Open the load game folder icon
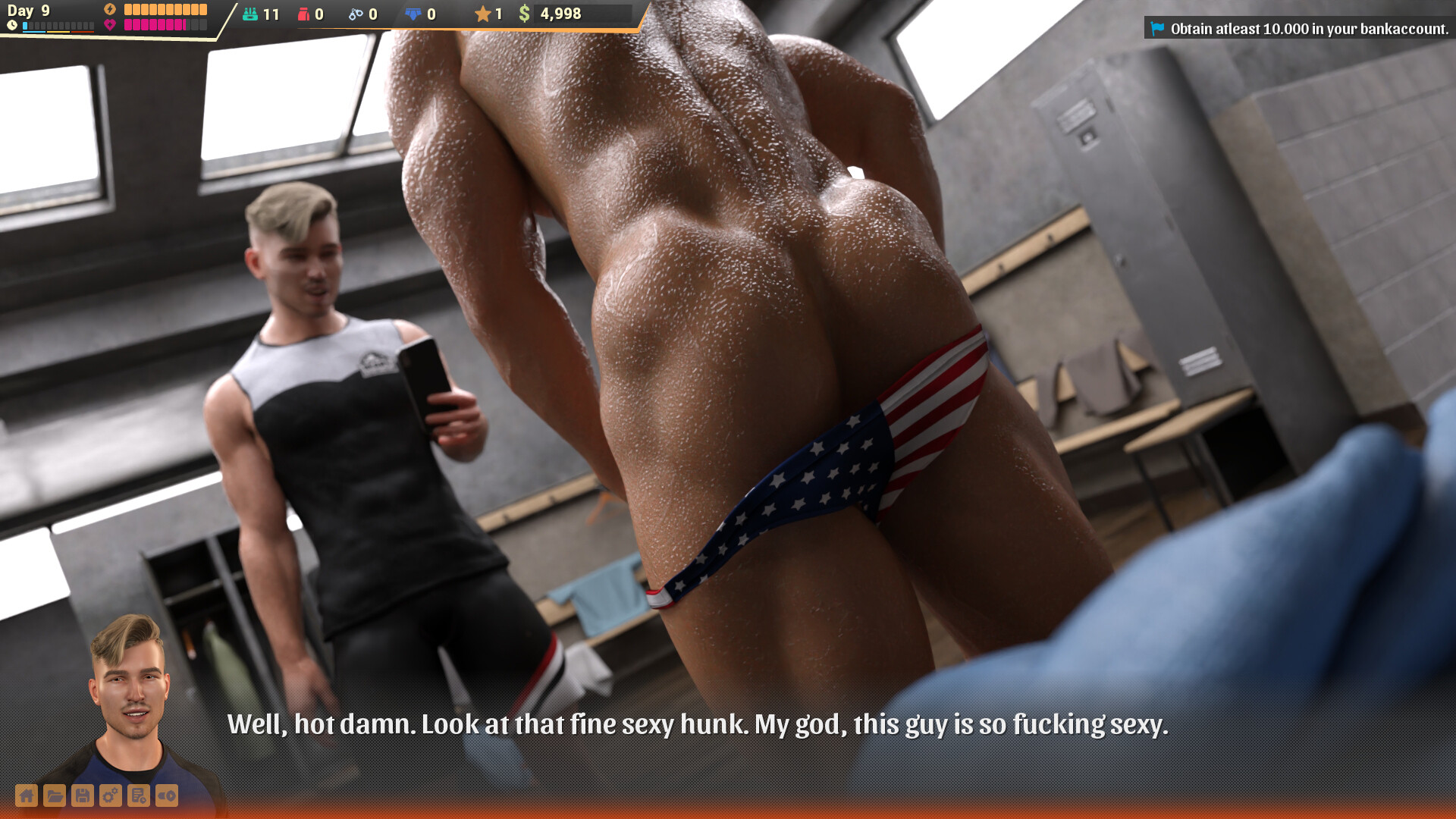The image size is (1456, 819). click(55, 795)
